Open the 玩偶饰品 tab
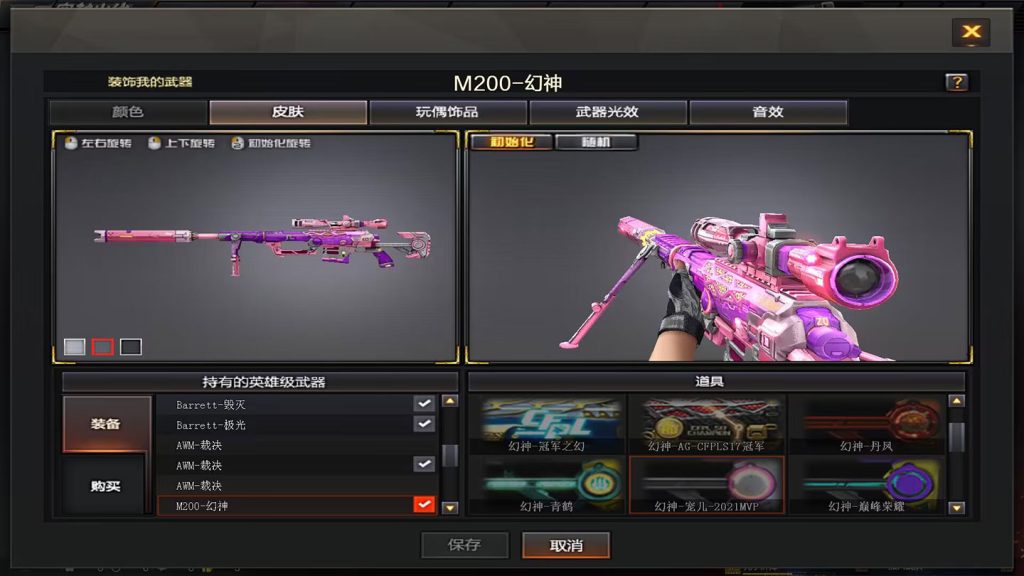 448,112
